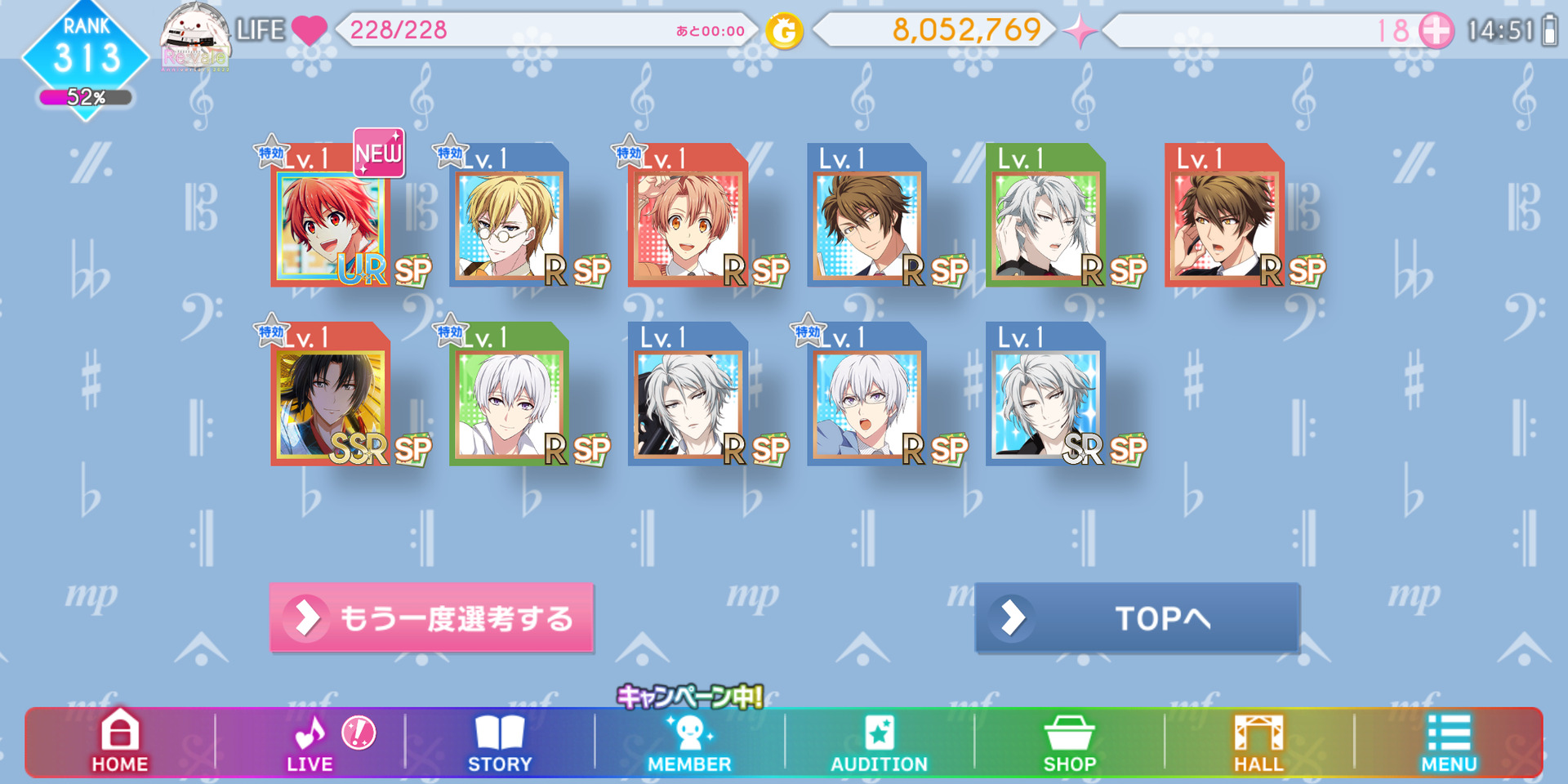The image size is (1568, 784).
Task: Click the pink audition-again button
Action: pyautogui.click(x=431, y=618)
